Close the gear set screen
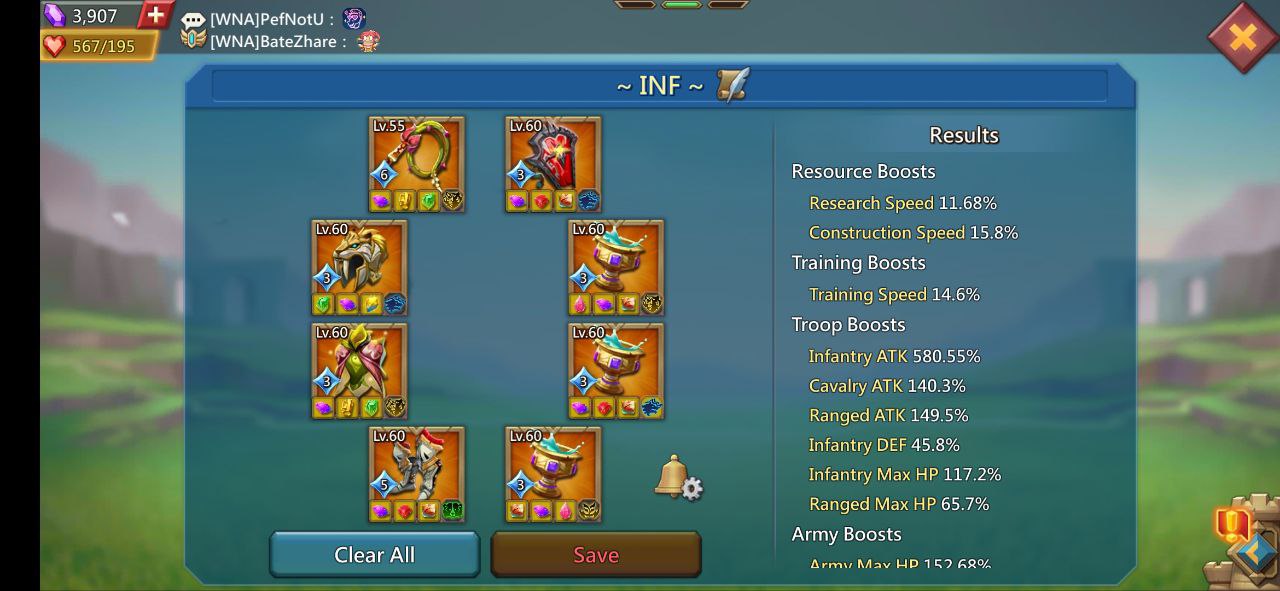 click(1242, 38)
